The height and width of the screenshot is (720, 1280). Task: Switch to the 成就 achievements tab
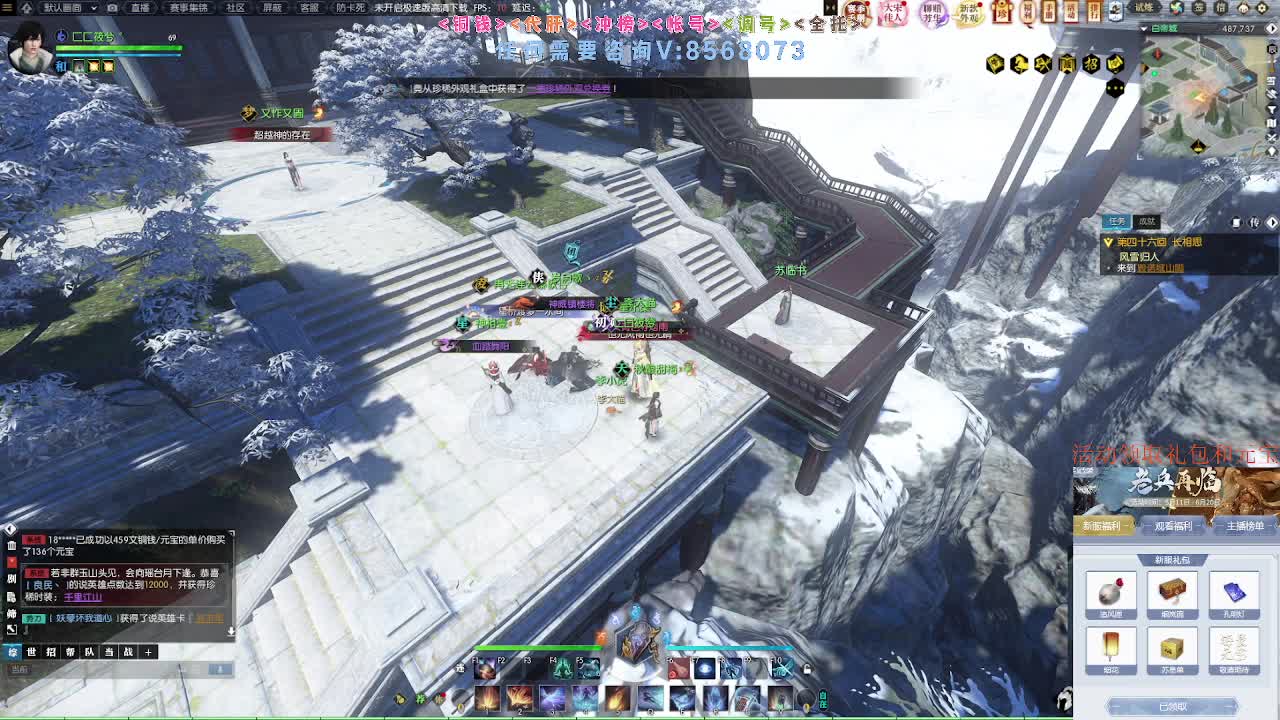[x=1147, y=220]
